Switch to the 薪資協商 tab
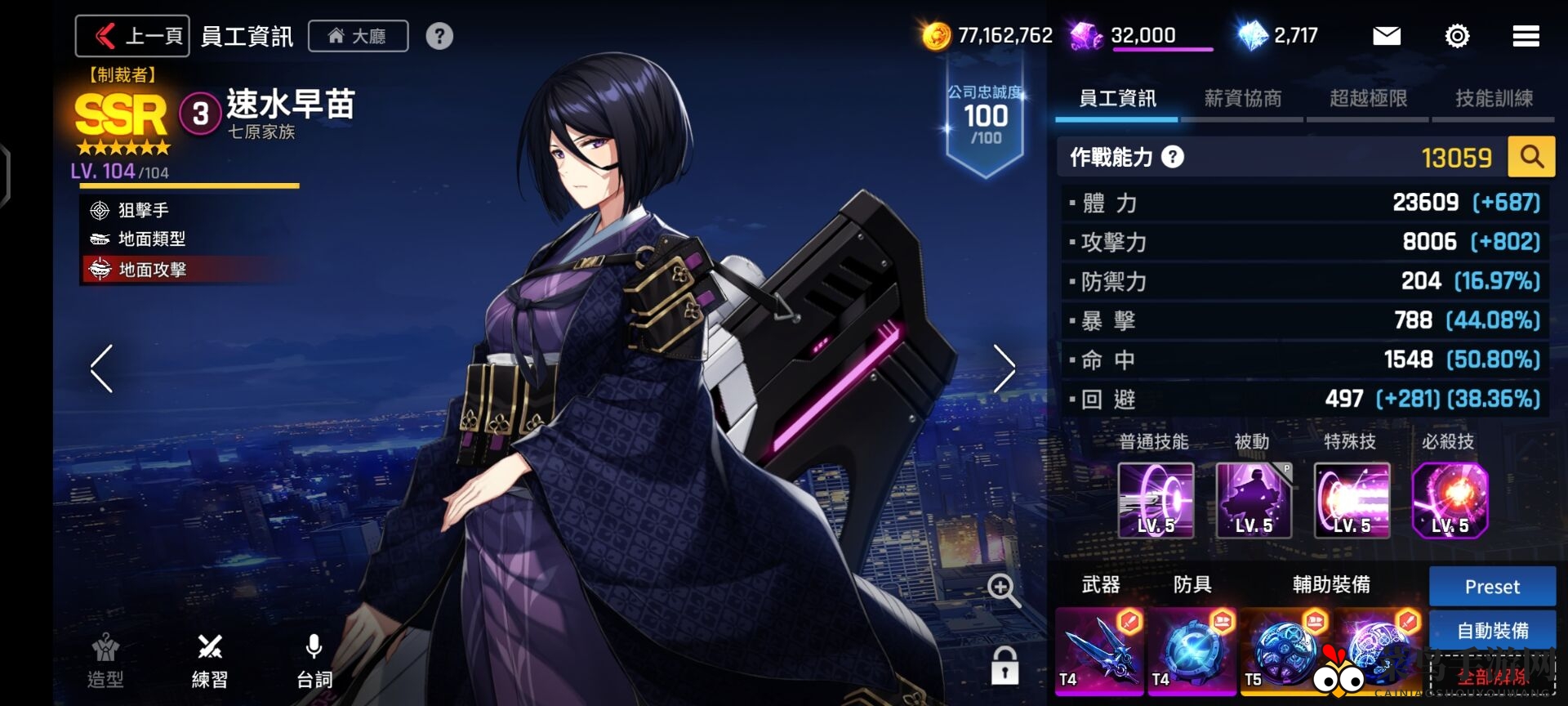Screen dimensions: 1568x706 1242,99
